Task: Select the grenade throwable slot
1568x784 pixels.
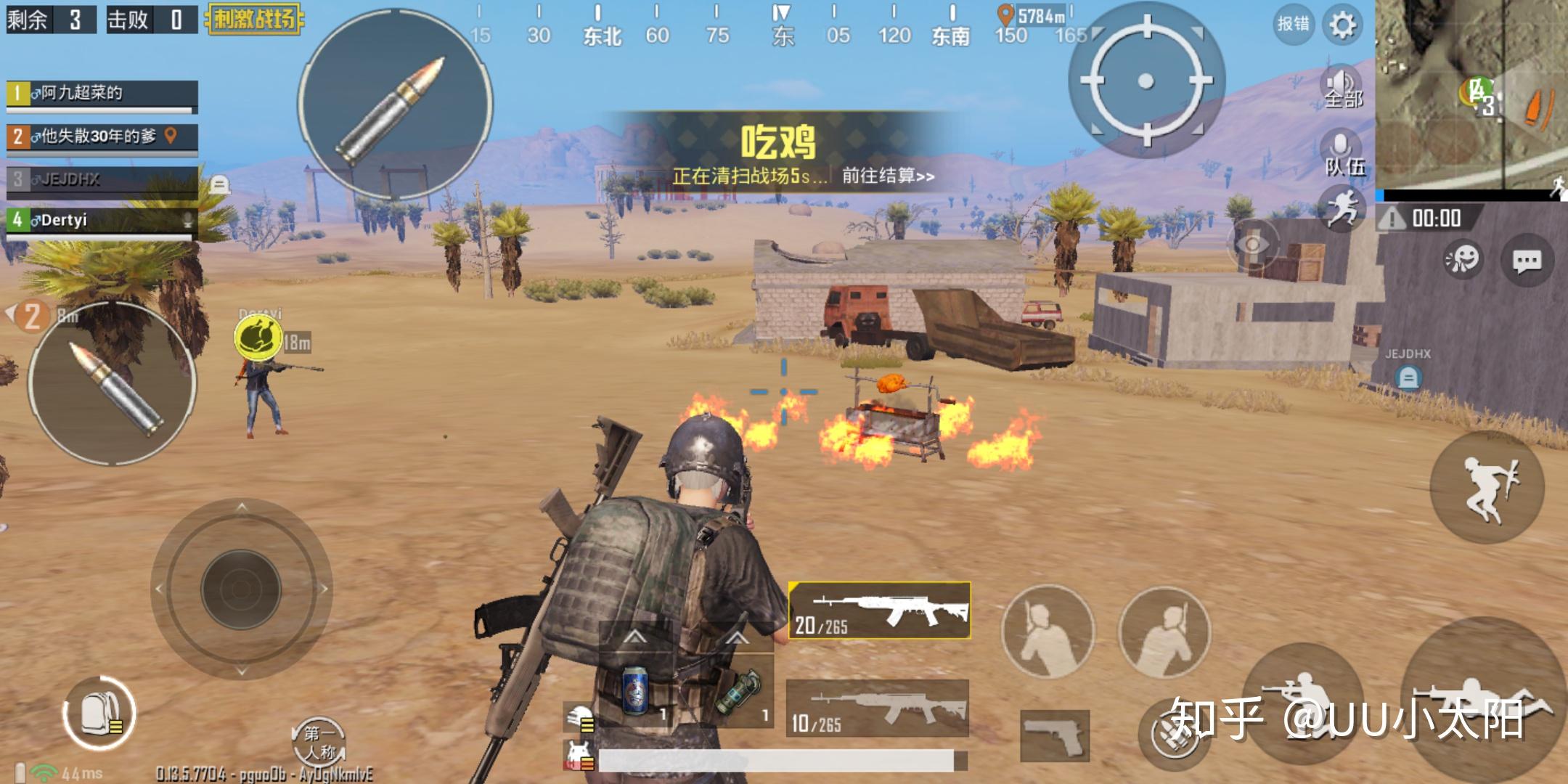Action: pos(738,690)
